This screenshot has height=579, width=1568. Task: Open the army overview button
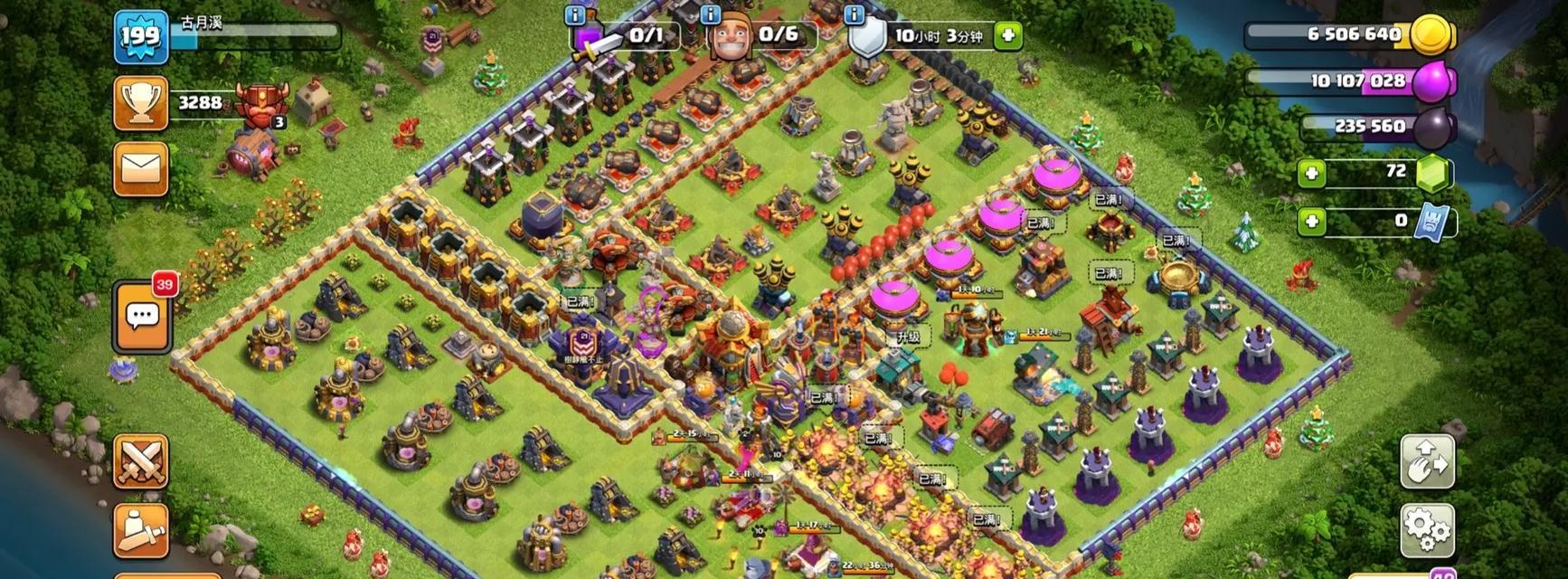pyautogui.click(x=140, y=529)
